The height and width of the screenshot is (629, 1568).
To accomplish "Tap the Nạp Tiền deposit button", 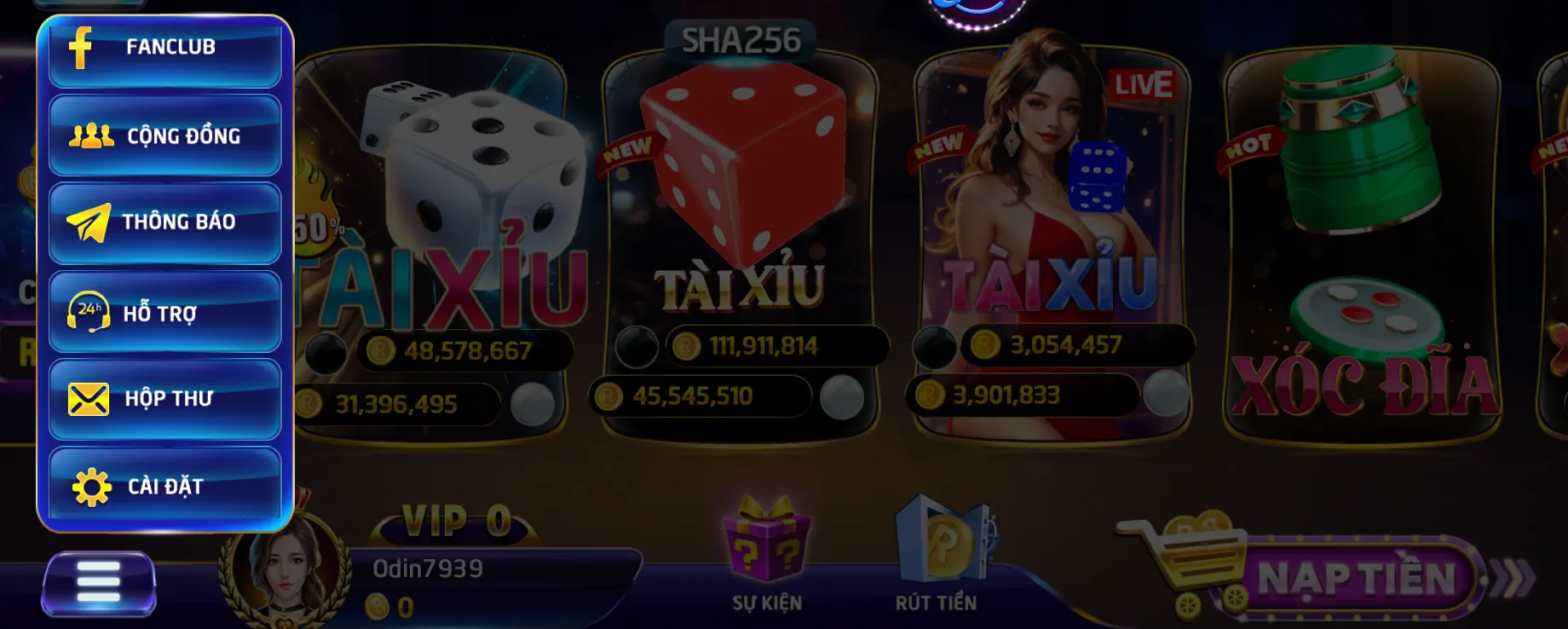I will click(1355, 578).
